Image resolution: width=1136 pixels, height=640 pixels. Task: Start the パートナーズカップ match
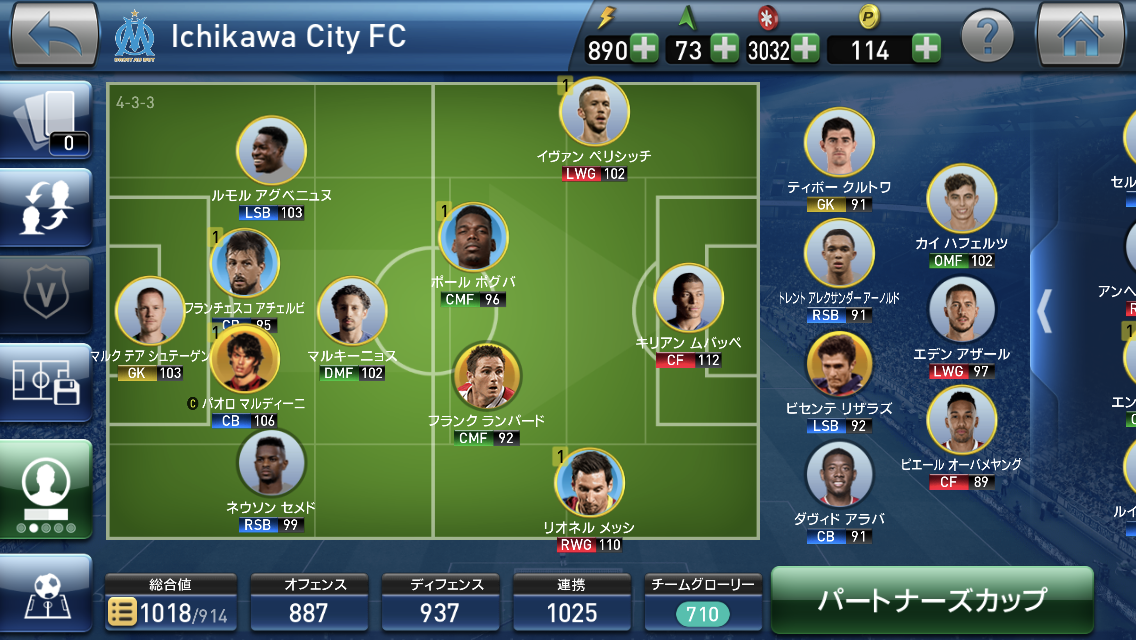click(931, 599)
